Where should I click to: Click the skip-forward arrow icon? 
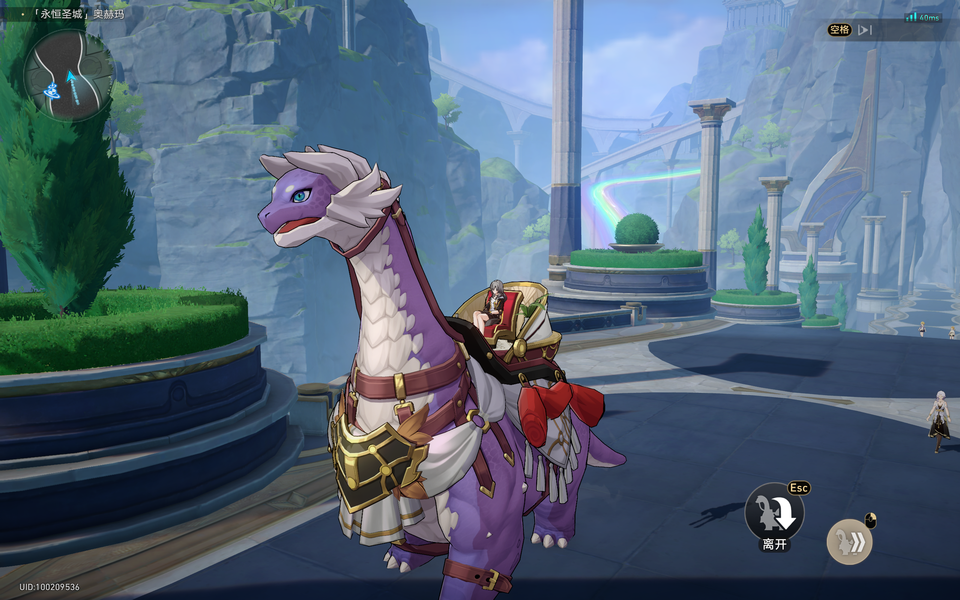(x=865, y=30)
